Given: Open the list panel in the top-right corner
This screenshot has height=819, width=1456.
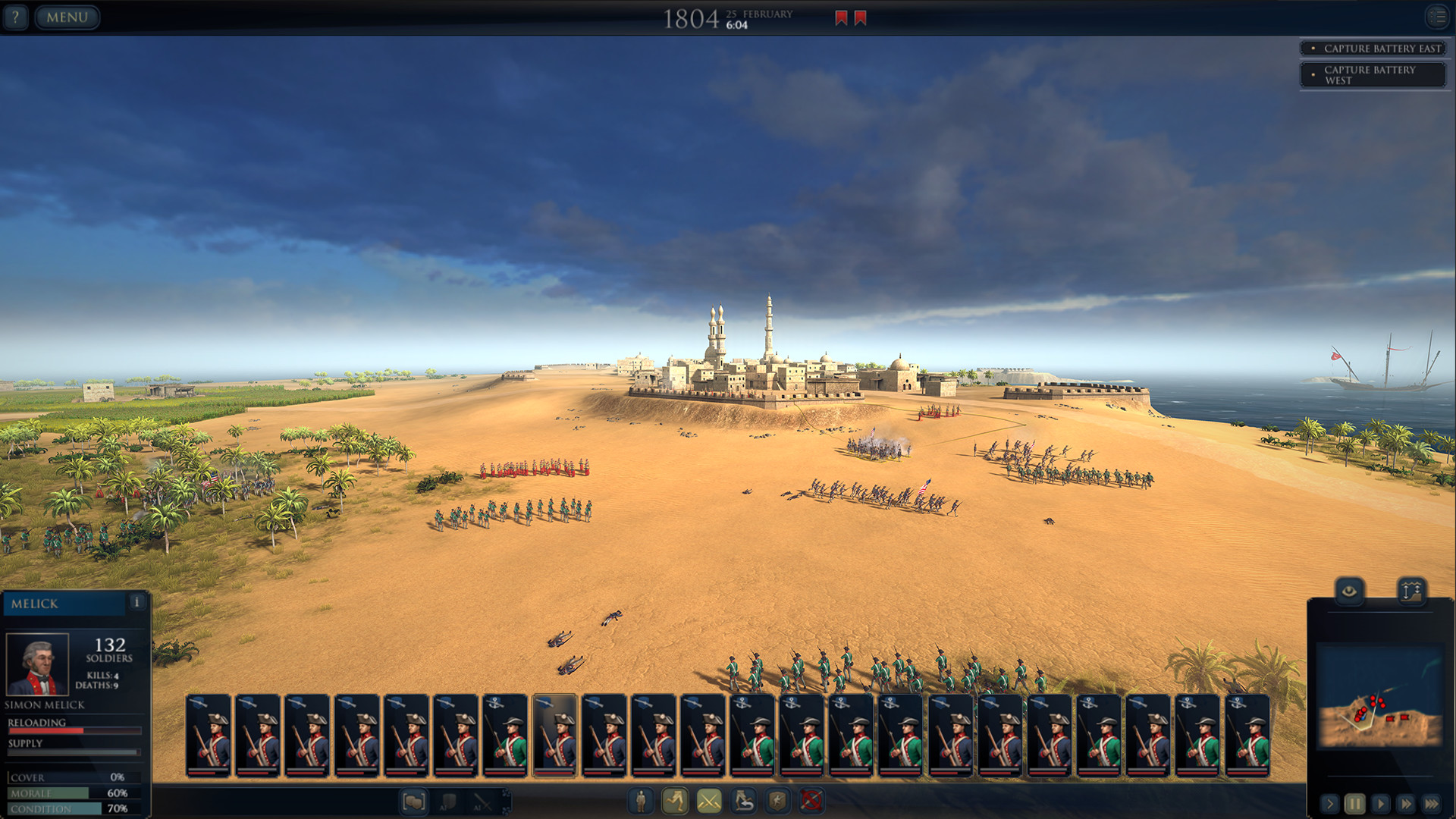Looking at the screenshot, I should coord(1437,17).
